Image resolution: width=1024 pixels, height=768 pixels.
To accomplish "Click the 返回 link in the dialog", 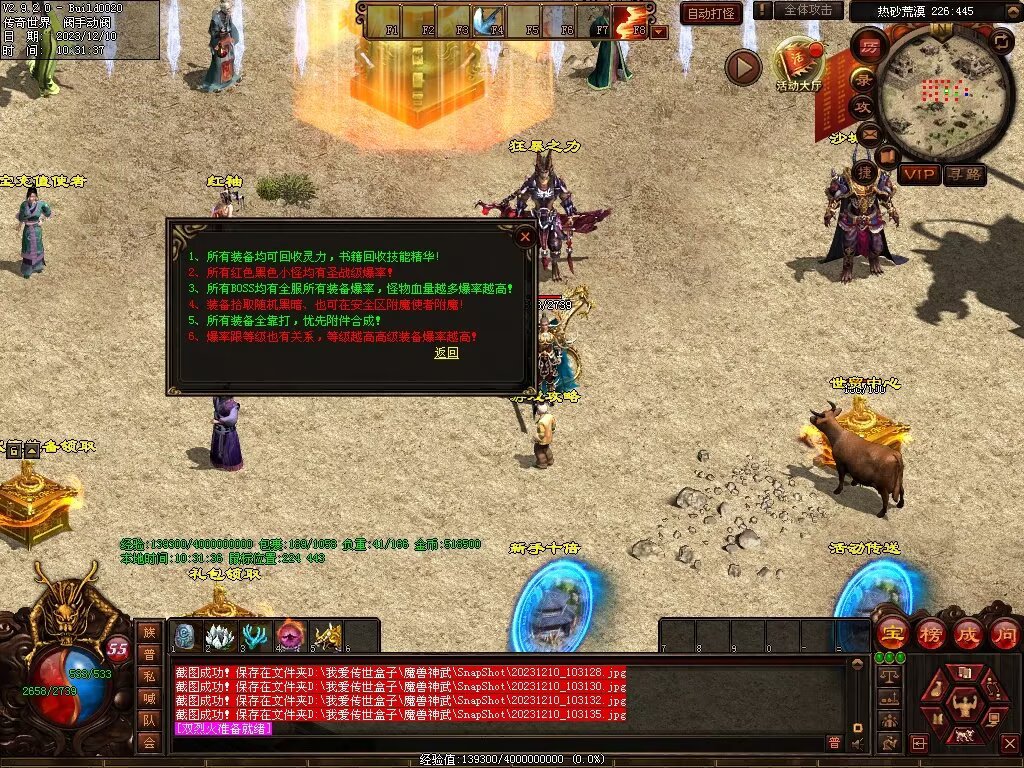I will (446, 353).
